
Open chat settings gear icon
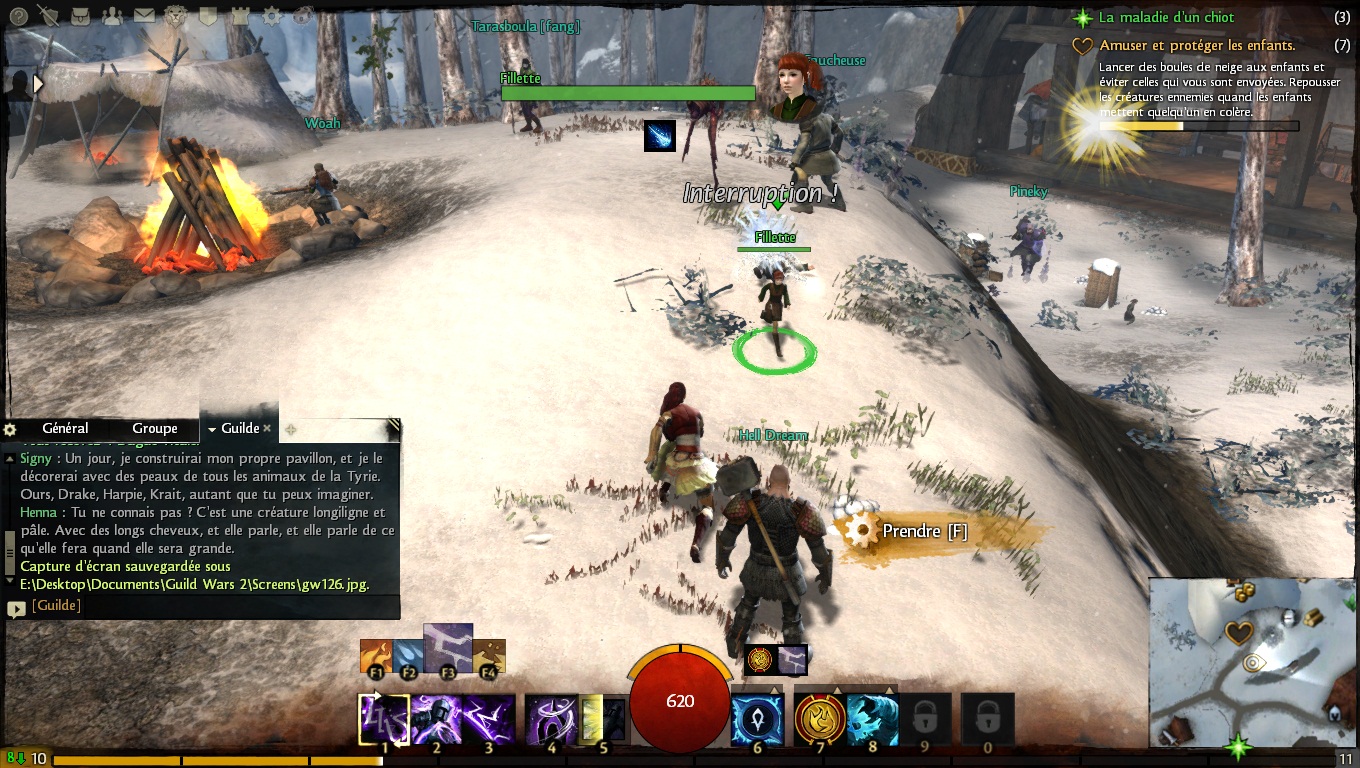point(11,429)
